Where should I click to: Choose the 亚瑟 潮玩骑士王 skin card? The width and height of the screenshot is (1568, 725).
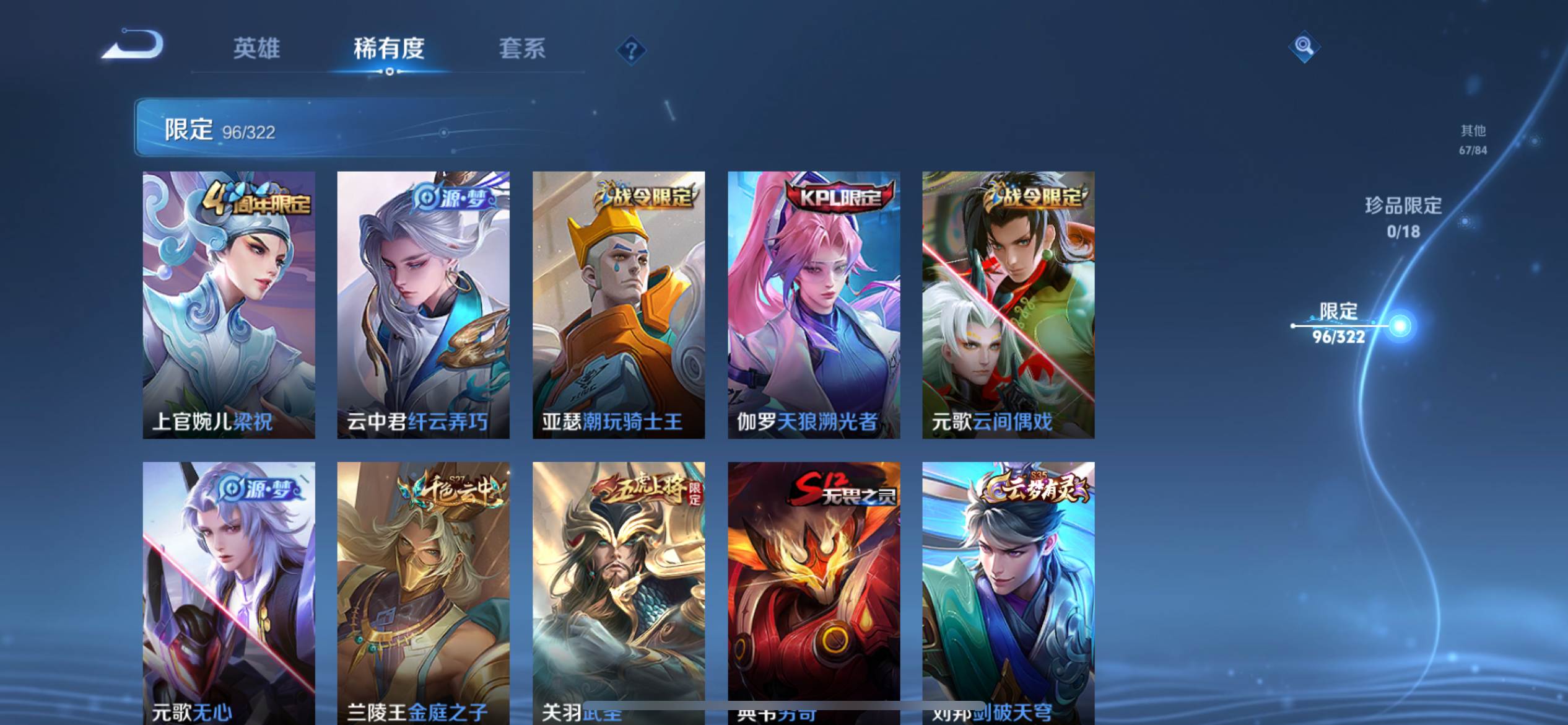pos(618,304)
